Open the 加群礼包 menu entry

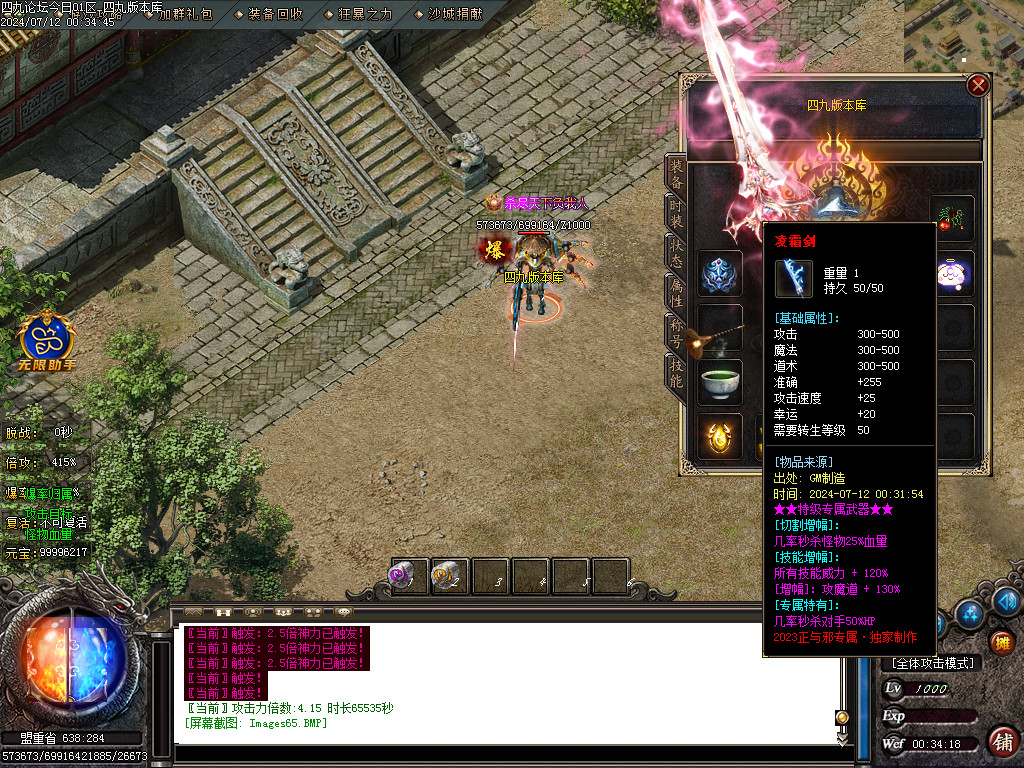(185, 14)
